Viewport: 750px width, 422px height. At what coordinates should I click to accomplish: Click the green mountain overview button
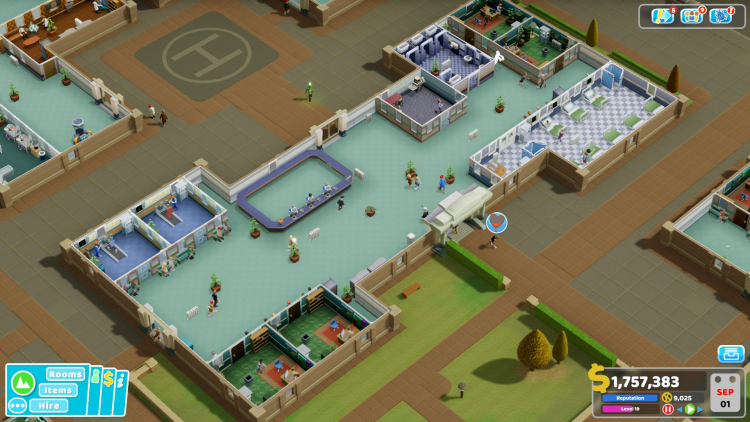click(x=22, y=382)
